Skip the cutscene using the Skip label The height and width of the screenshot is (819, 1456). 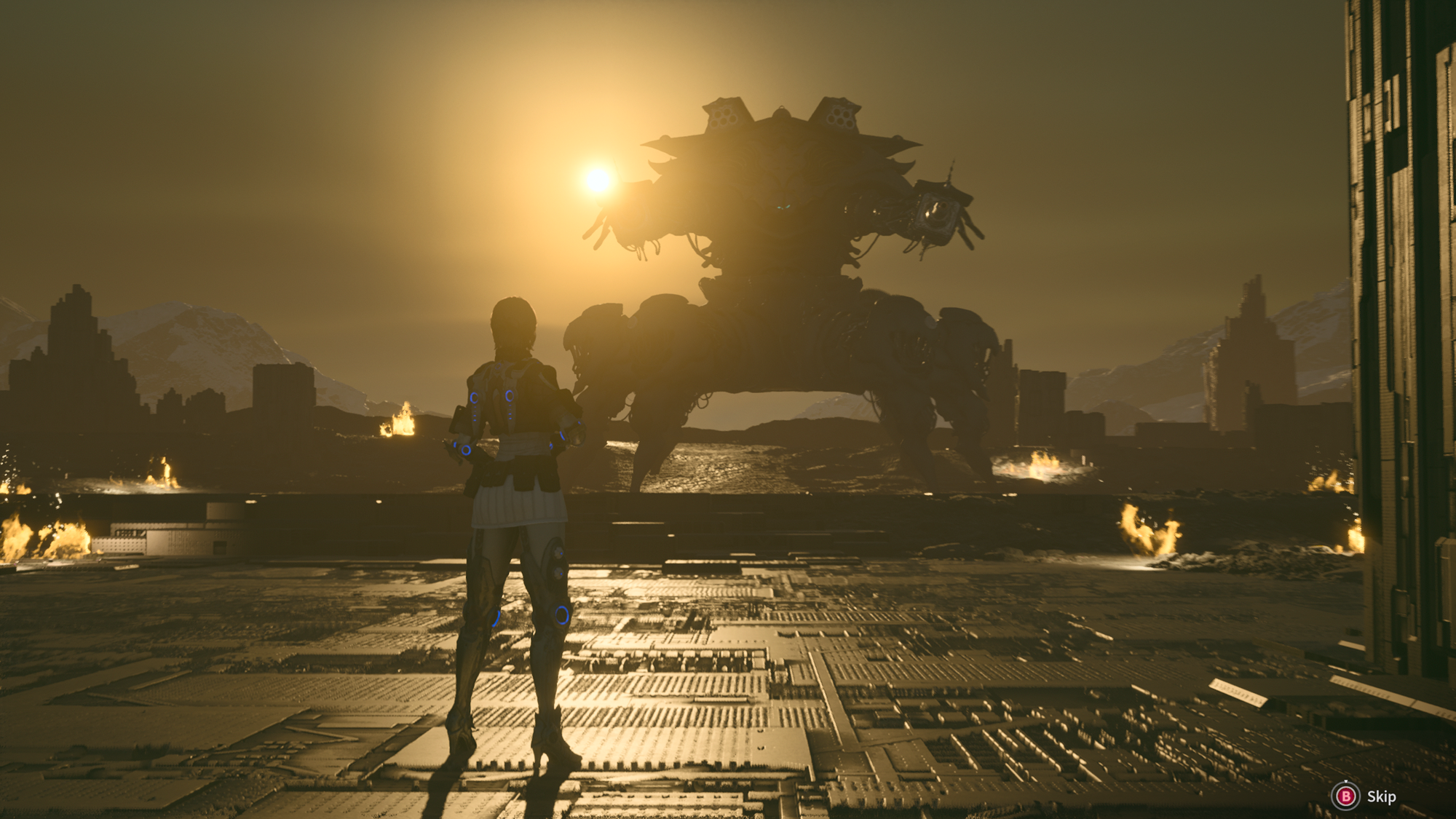point(1380,796)
